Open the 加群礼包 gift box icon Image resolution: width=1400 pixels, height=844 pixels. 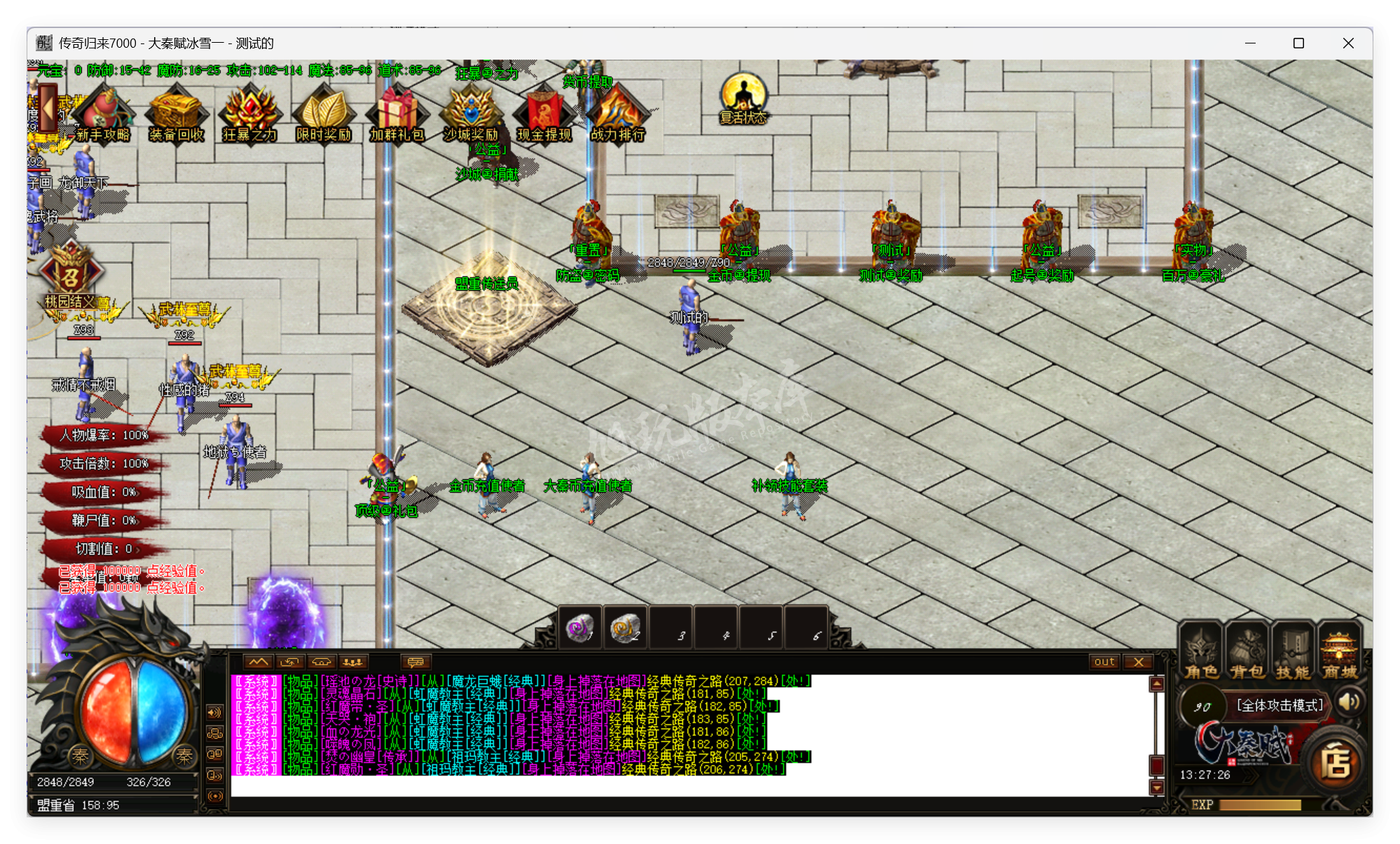coord(397,114)
